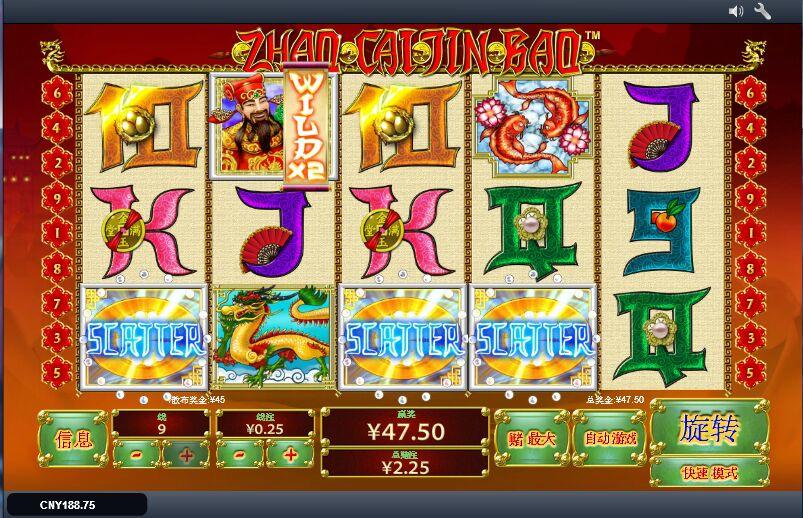The image size is (803, 518).
Task: Lower the line bet (线注) amount
Action: point(241,455)
